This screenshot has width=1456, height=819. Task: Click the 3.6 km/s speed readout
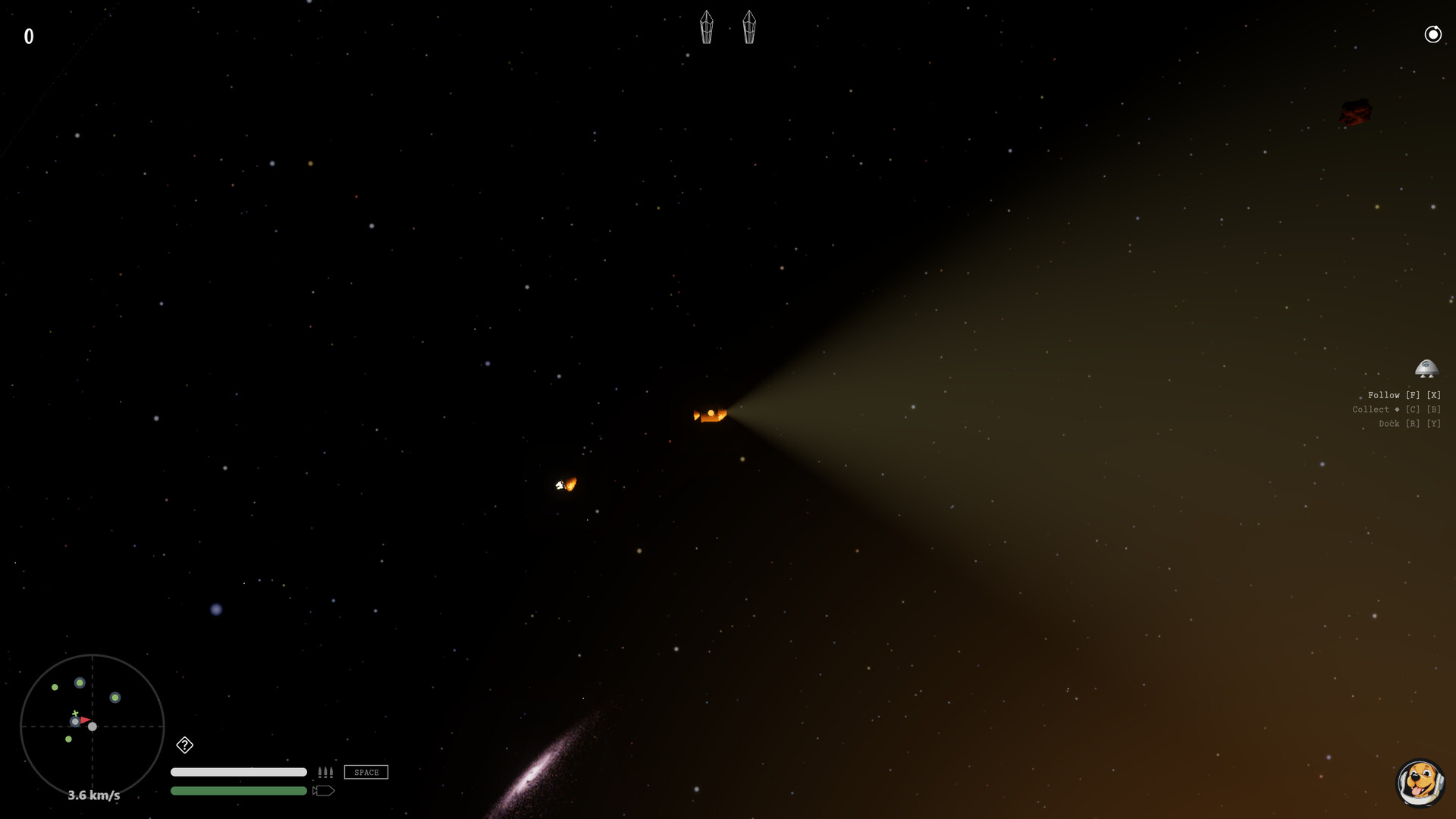tap(93, 796)
